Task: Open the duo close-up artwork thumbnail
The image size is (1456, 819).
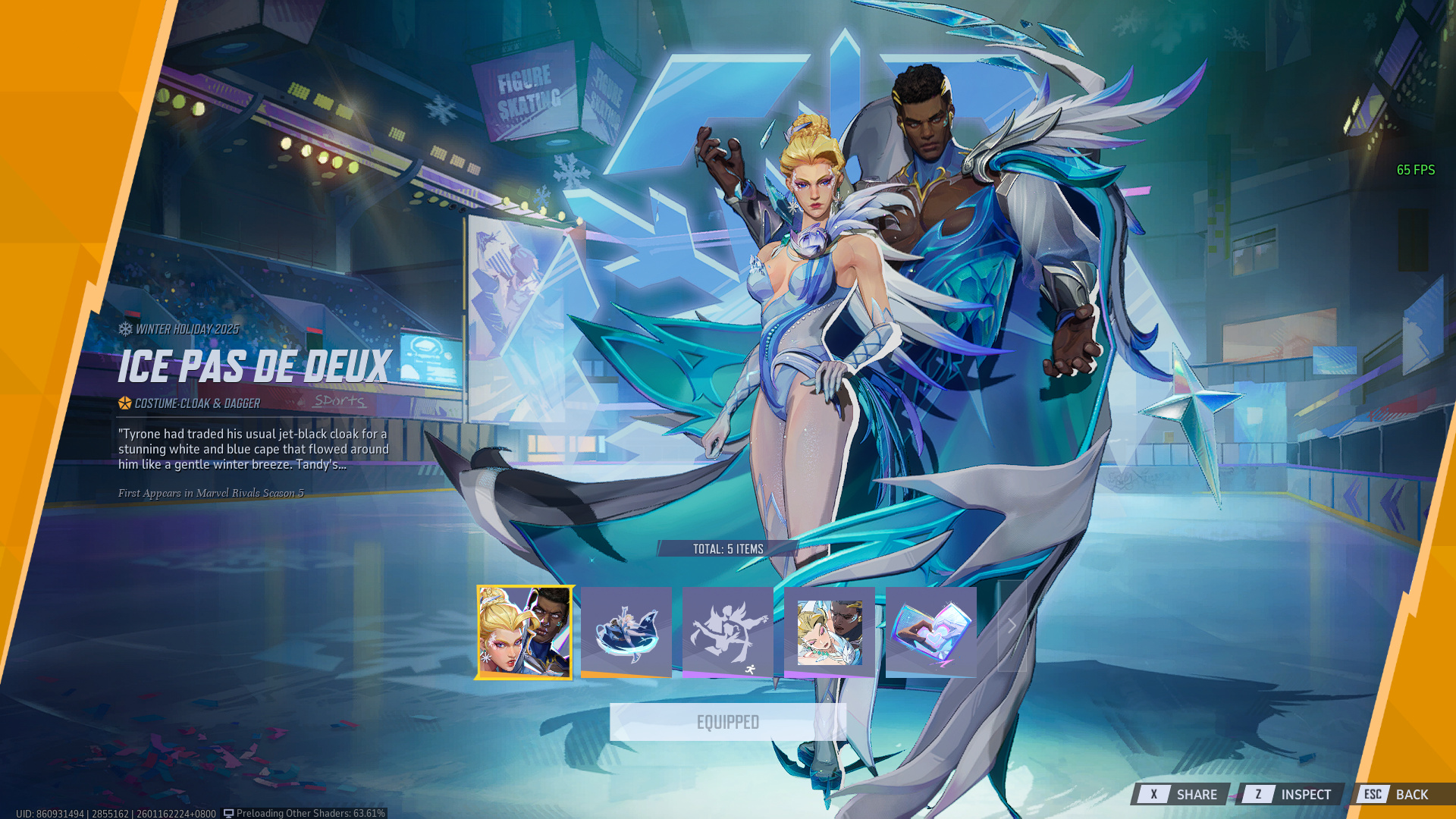Action: [829, 632]
